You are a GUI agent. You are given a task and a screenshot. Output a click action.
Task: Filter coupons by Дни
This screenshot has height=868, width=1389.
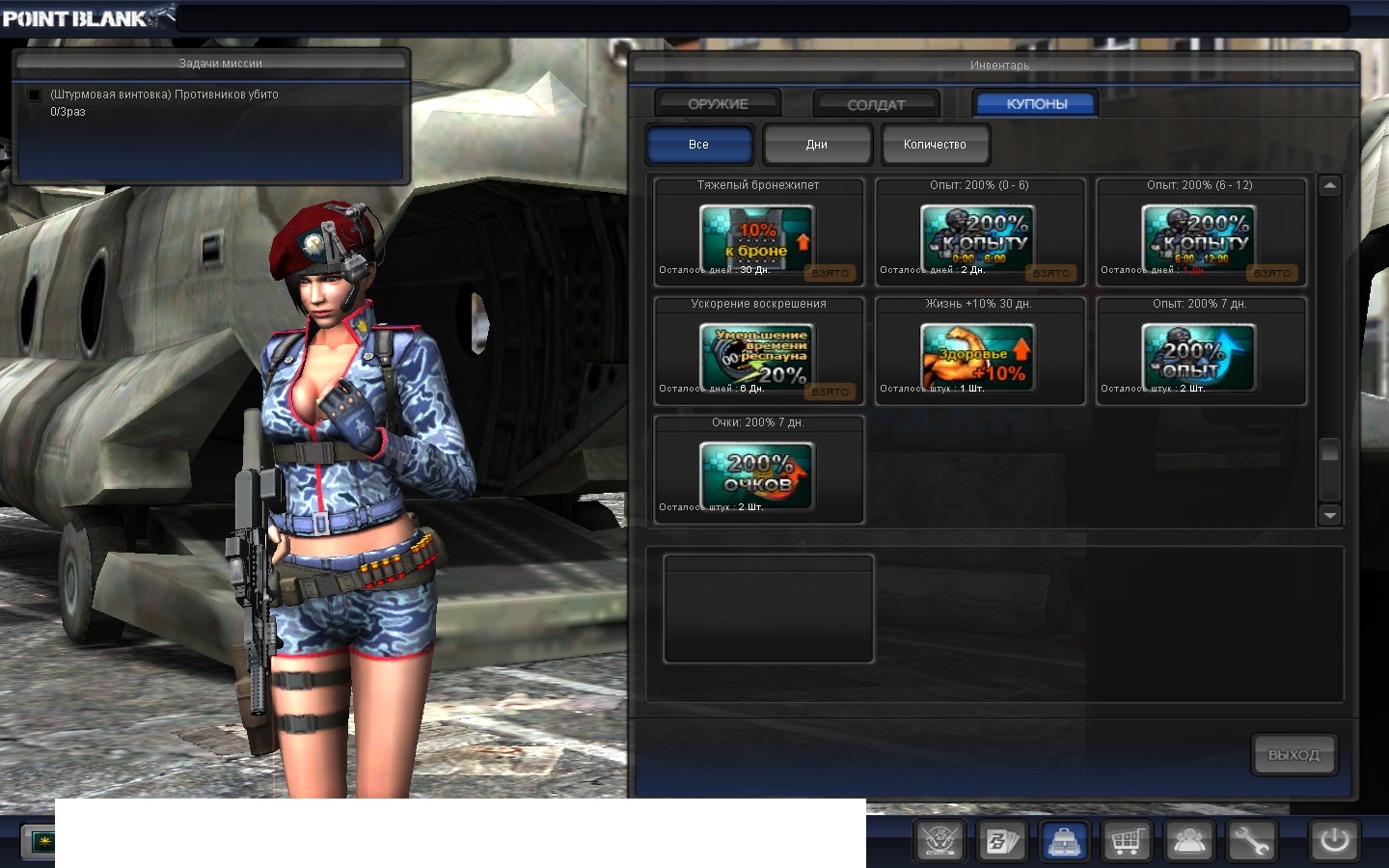817,145
